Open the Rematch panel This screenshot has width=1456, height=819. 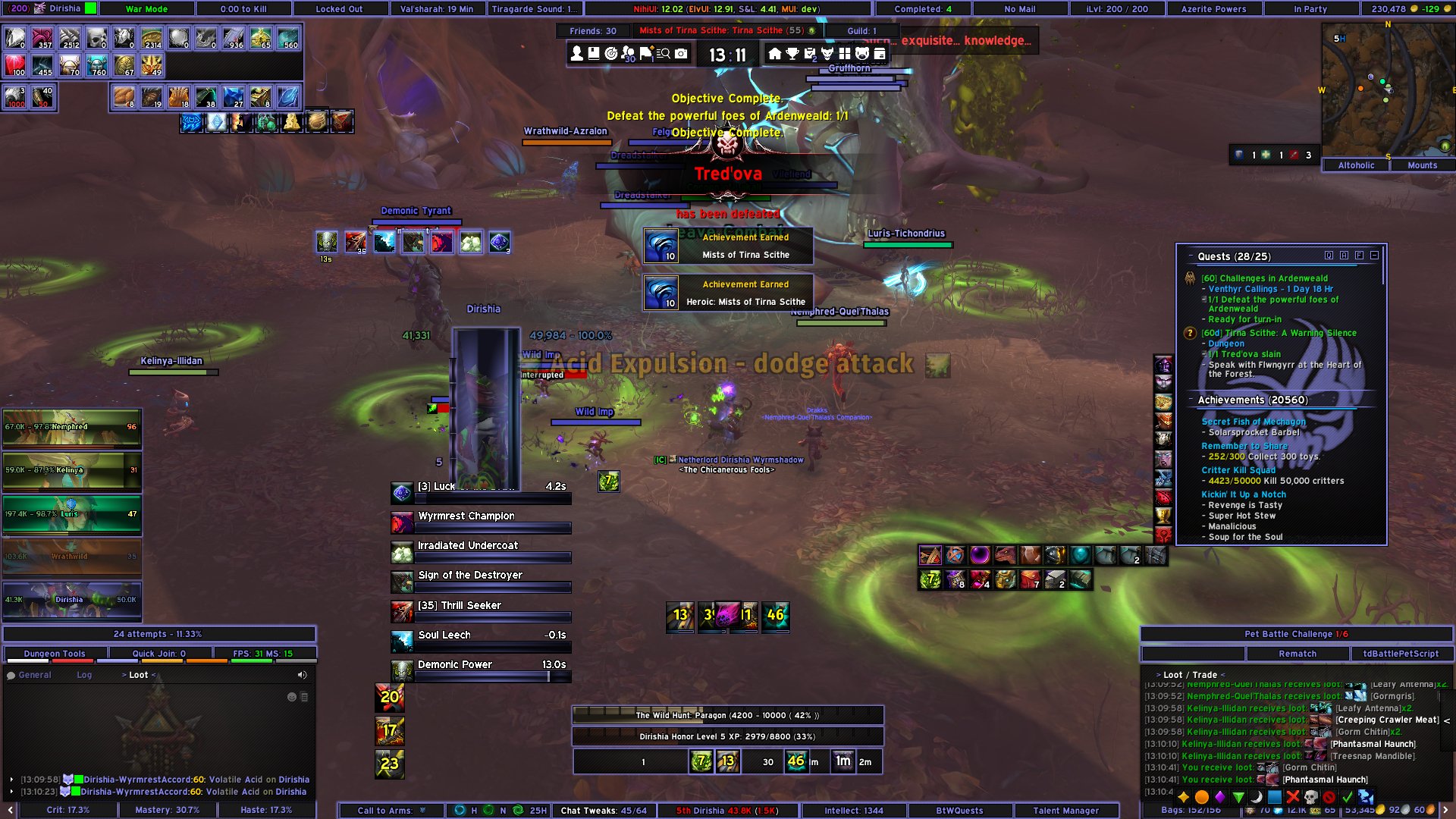point(1297,653)
